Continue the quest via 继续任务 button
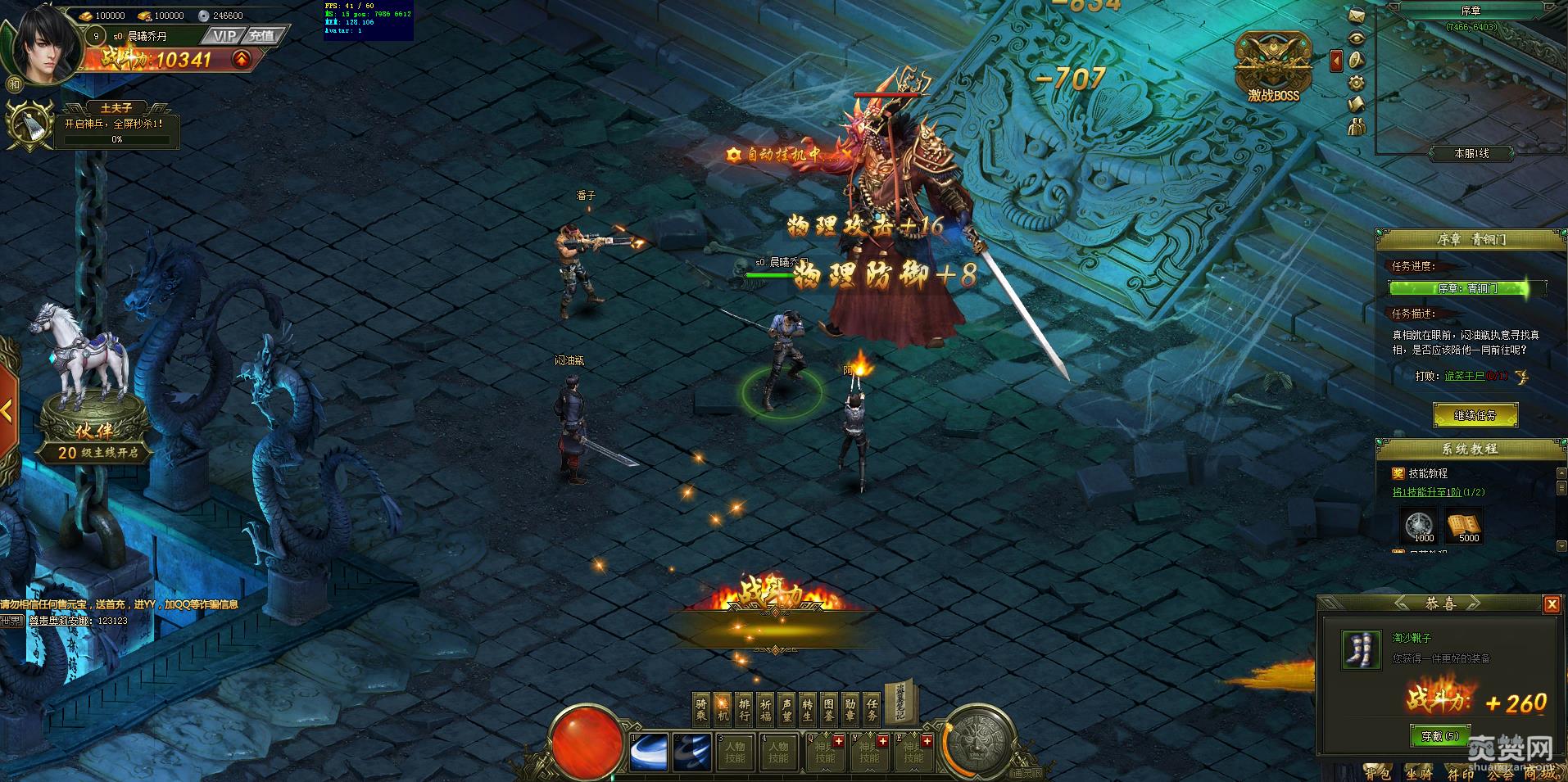Viewport: 1568px width, 782px height. coord(1475,416)
